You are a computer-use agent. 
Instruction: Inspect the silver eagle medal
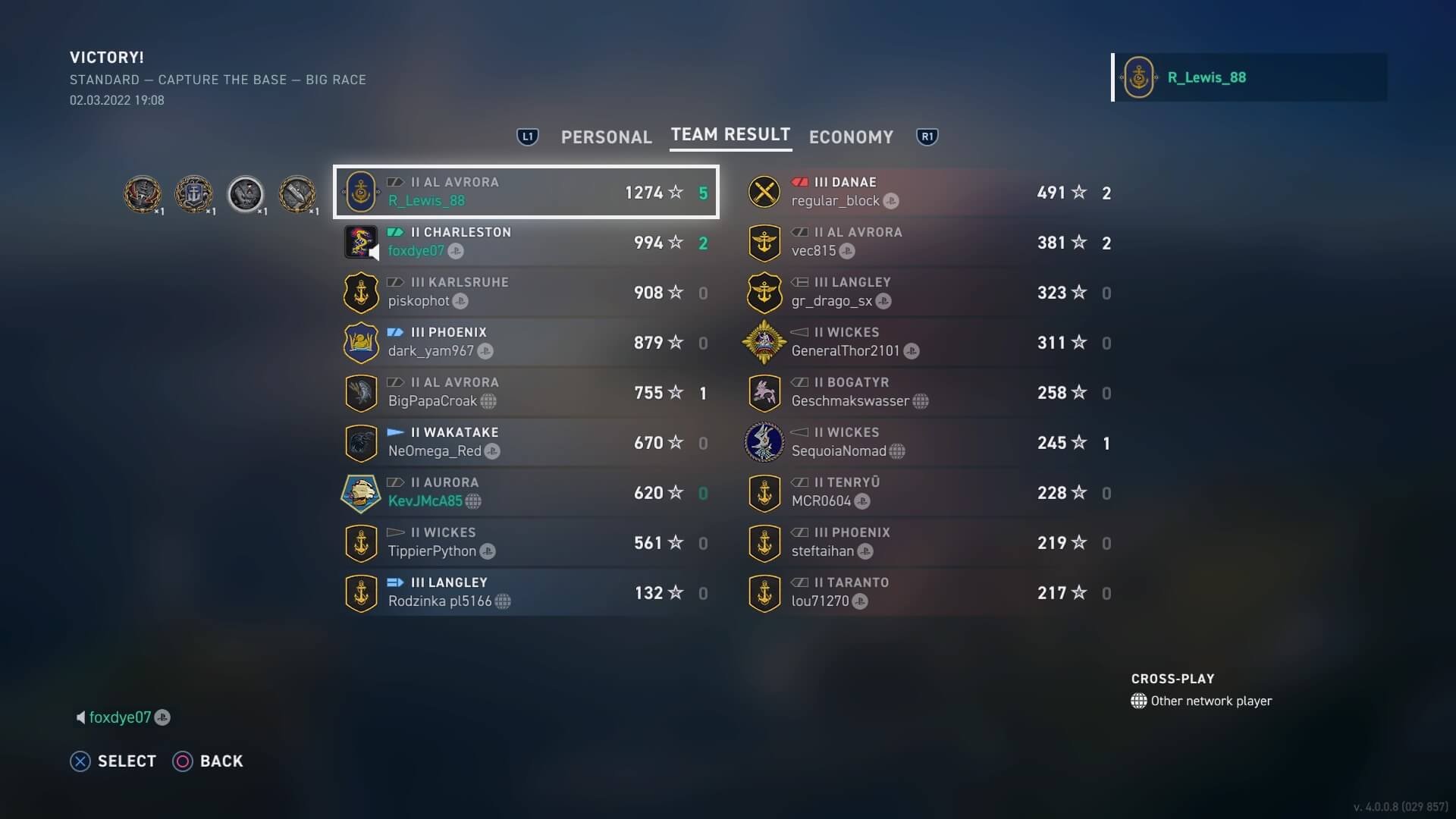[x=246, y=194]
